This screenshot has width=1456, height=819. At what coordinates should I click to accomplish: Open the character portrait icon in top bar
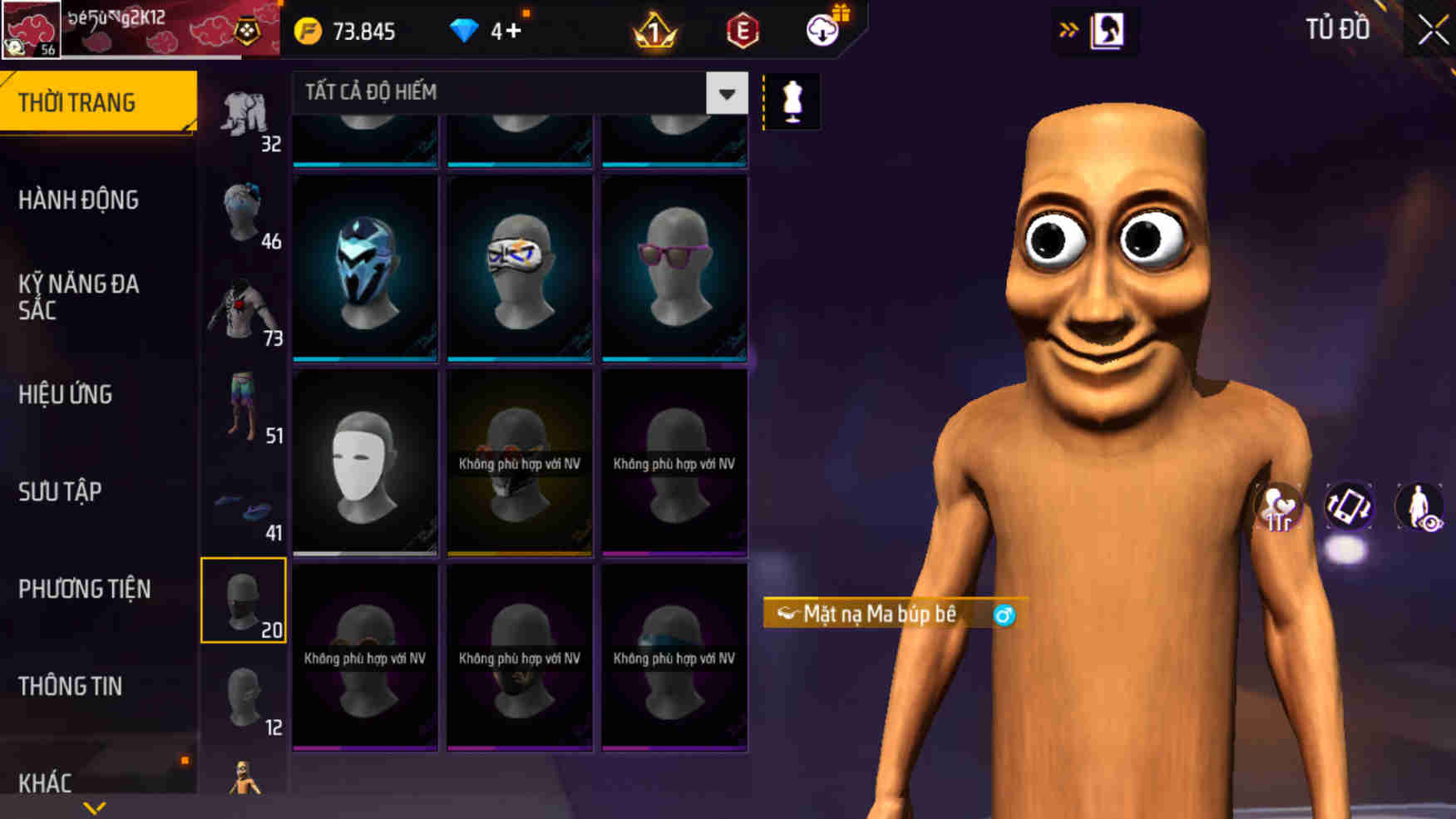(1106, 31)
